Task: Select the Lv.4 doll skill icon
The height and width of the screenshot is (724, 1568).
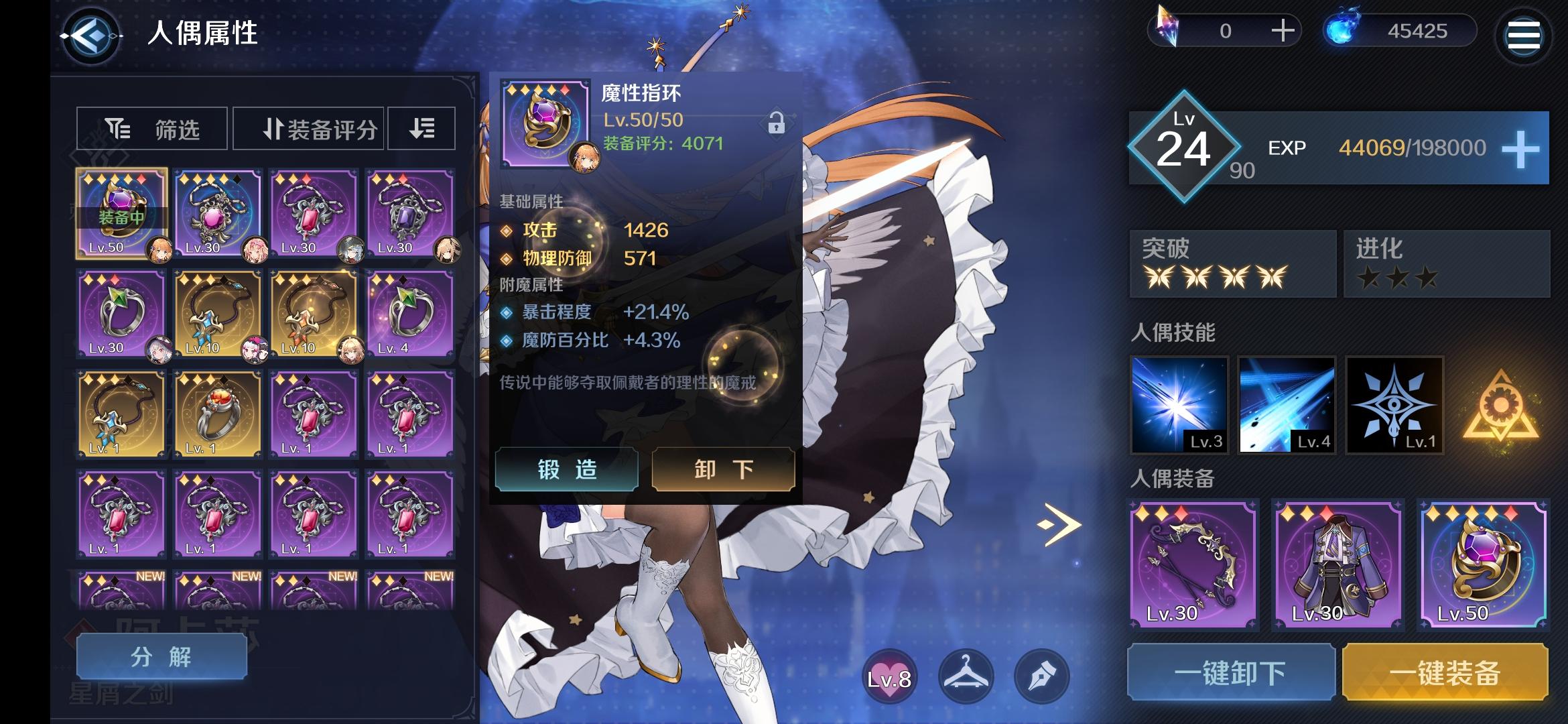Action: coord(1287,406)
